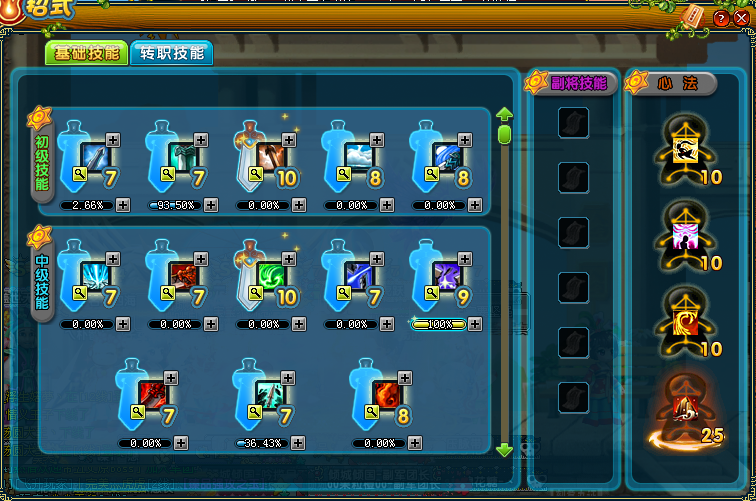Click the plus beside the 36.43% progress bar
The image size is (756, 501).
pyautogui.click(x=298, y=443)
